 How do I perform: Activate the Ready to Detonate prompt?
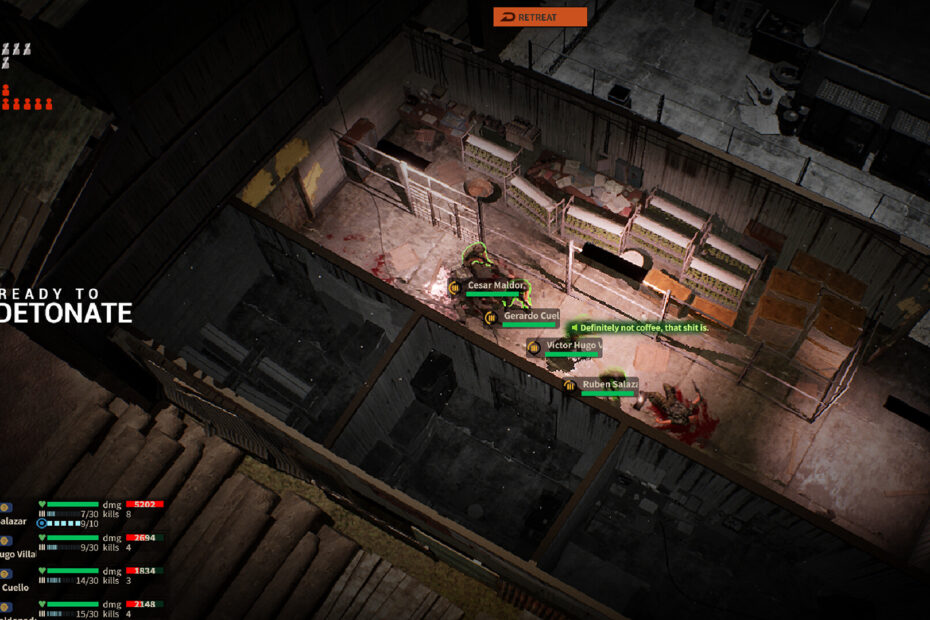66,304
